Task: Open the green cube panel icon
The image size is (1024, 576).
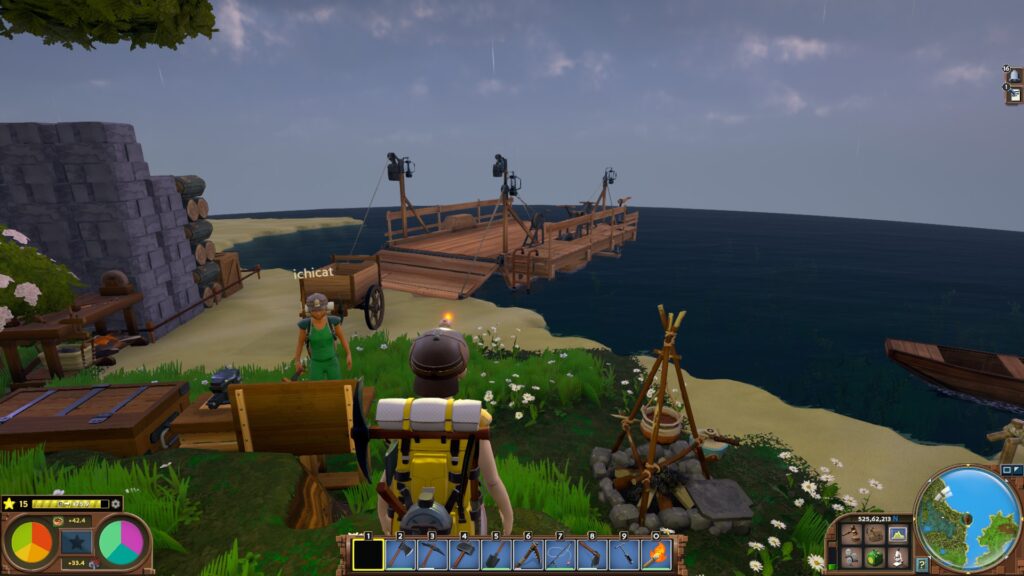Action: tap(875, 556)
